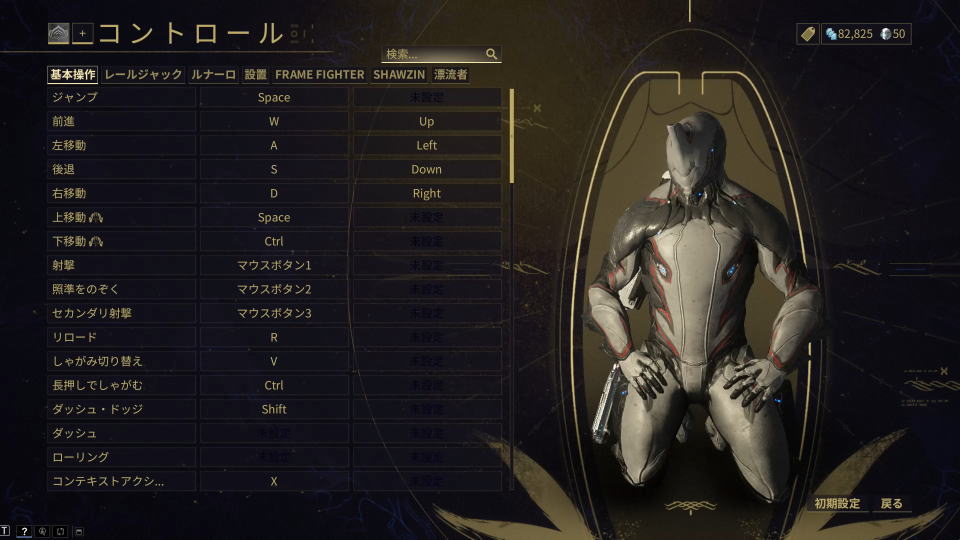Screen dimensions: 960x540
Task: Open the ルナーロ controls tab
Action: 213,74
